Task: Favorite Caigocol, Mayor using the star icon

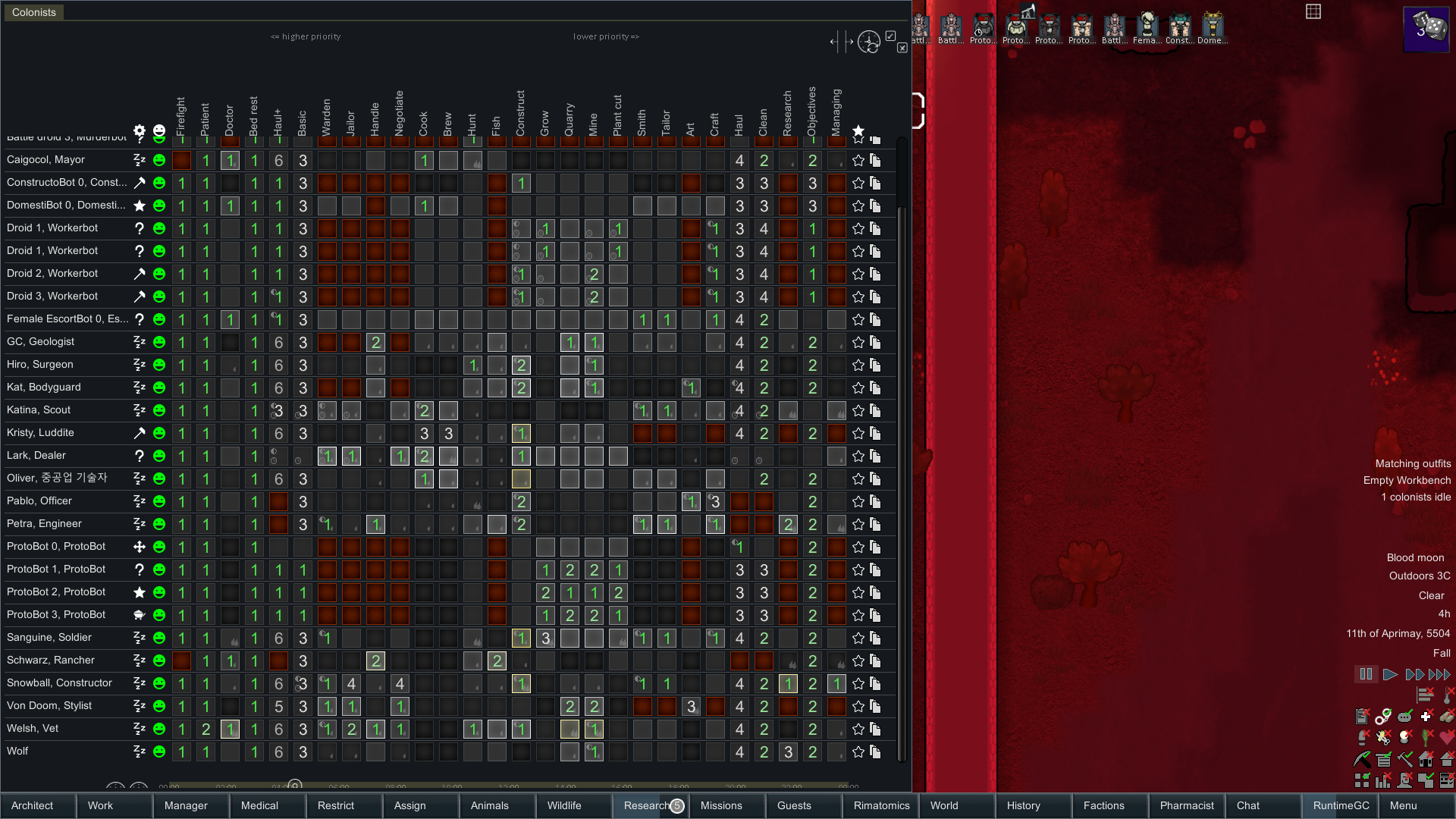Action: pyautogui.click(x=858, y=160)
